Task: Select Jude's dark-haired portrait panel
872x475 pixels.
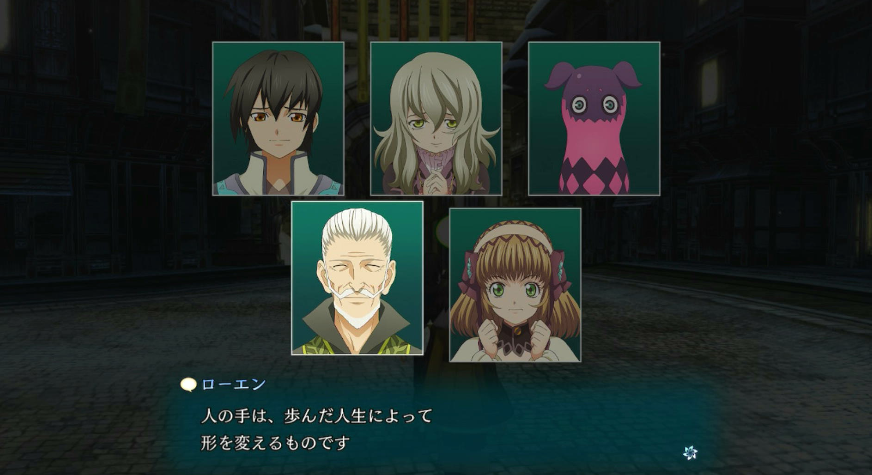Action: (278, 119)
